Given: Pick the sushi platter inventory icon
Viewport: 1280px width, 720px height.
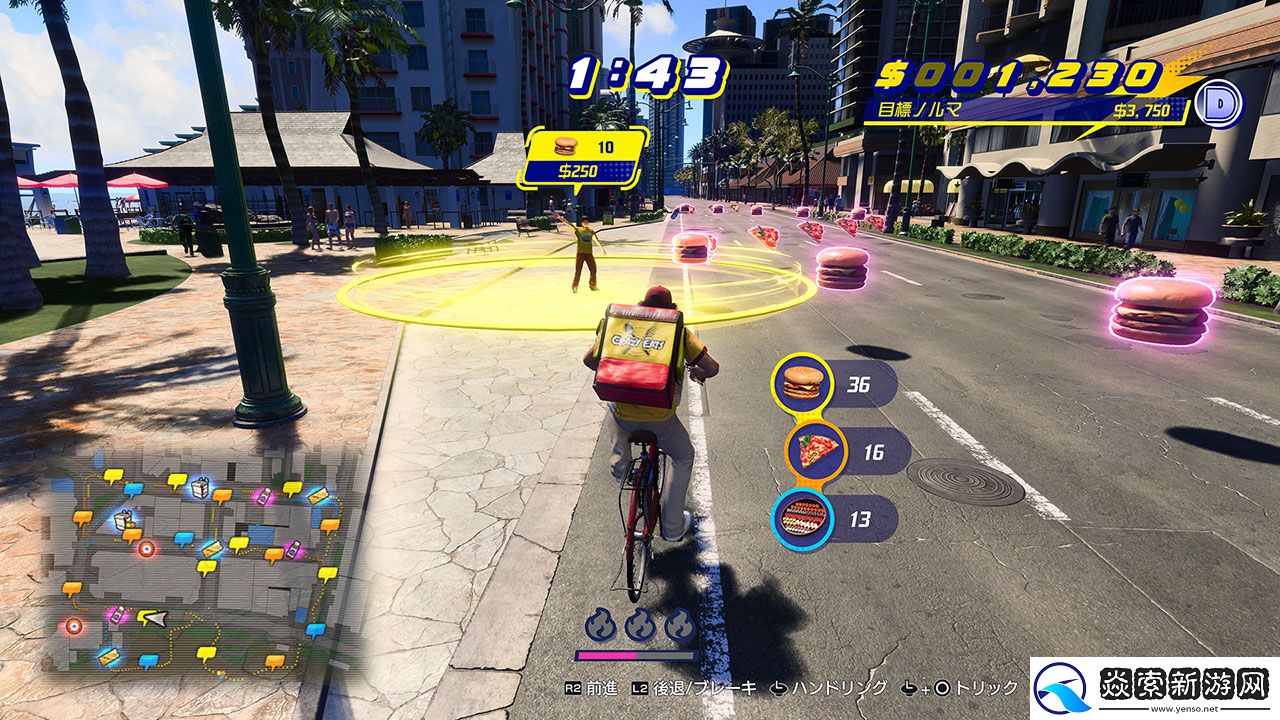Looking at the screenshot, I should [x=803, y=519].
